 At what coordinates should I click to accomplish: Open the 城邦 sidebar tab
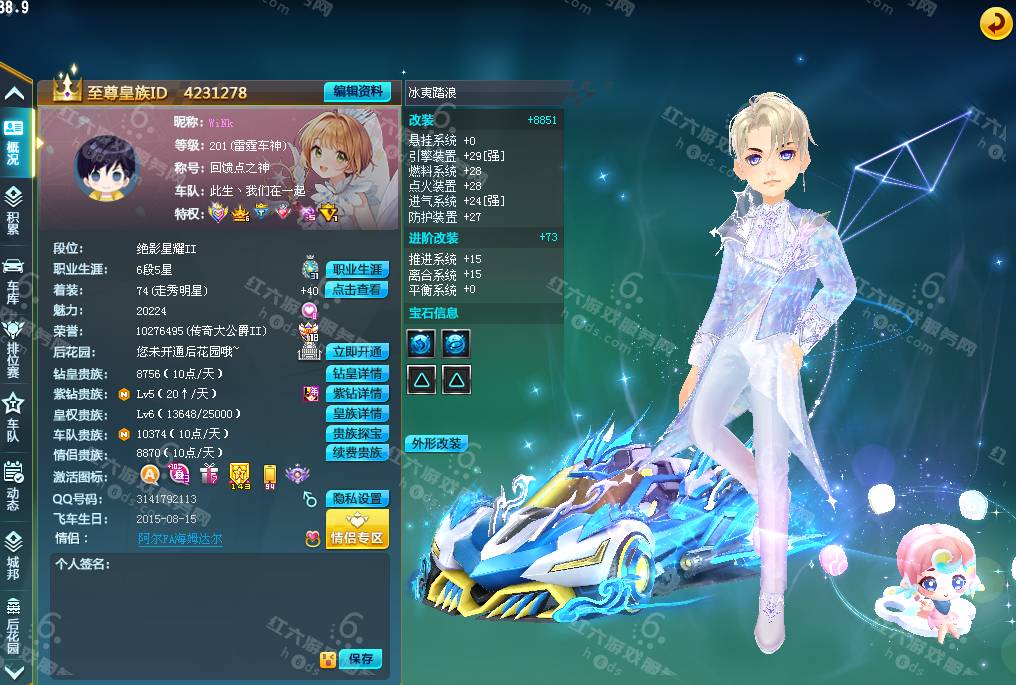click(14, 554)
